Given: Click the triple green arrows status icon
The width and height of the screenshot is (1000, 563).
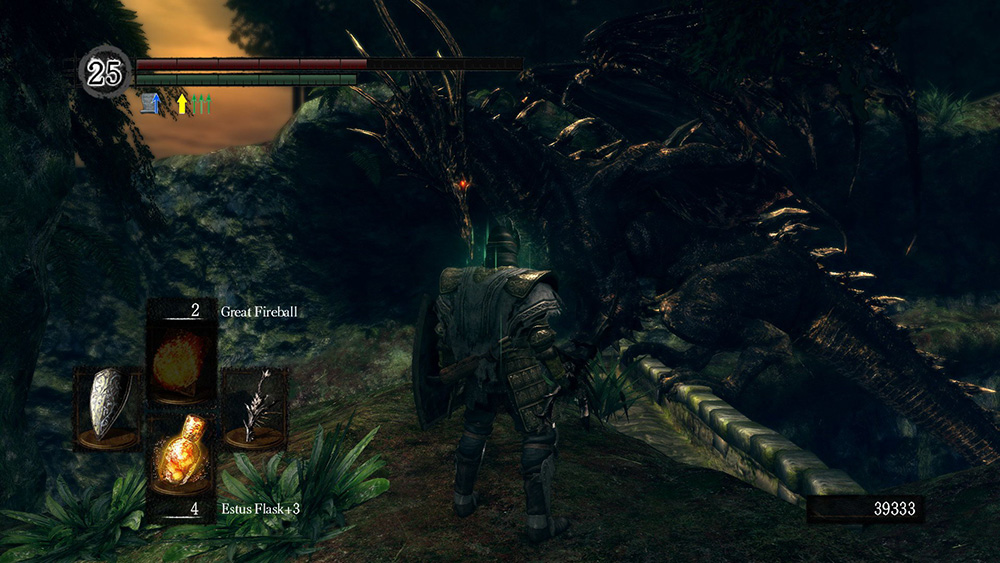Looking at the screenshot, I should point(203,102).
